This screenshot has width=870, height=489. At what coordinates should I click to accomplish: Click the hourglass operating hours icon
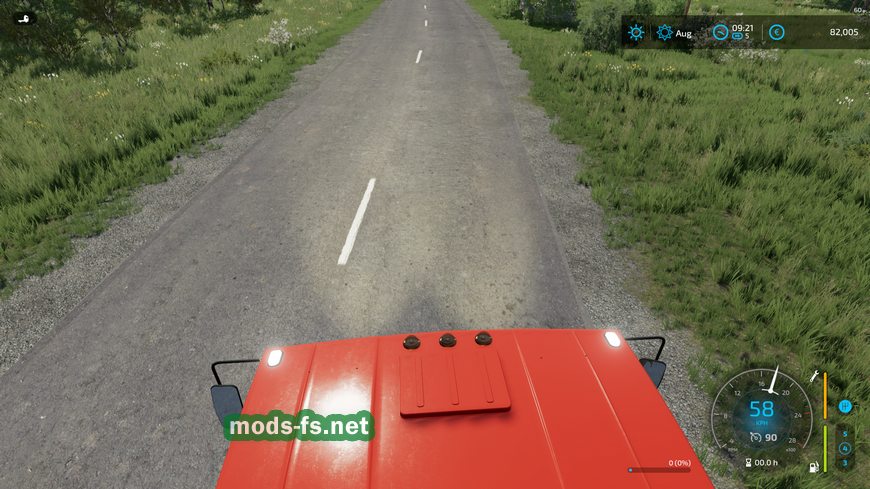point(747,462)
